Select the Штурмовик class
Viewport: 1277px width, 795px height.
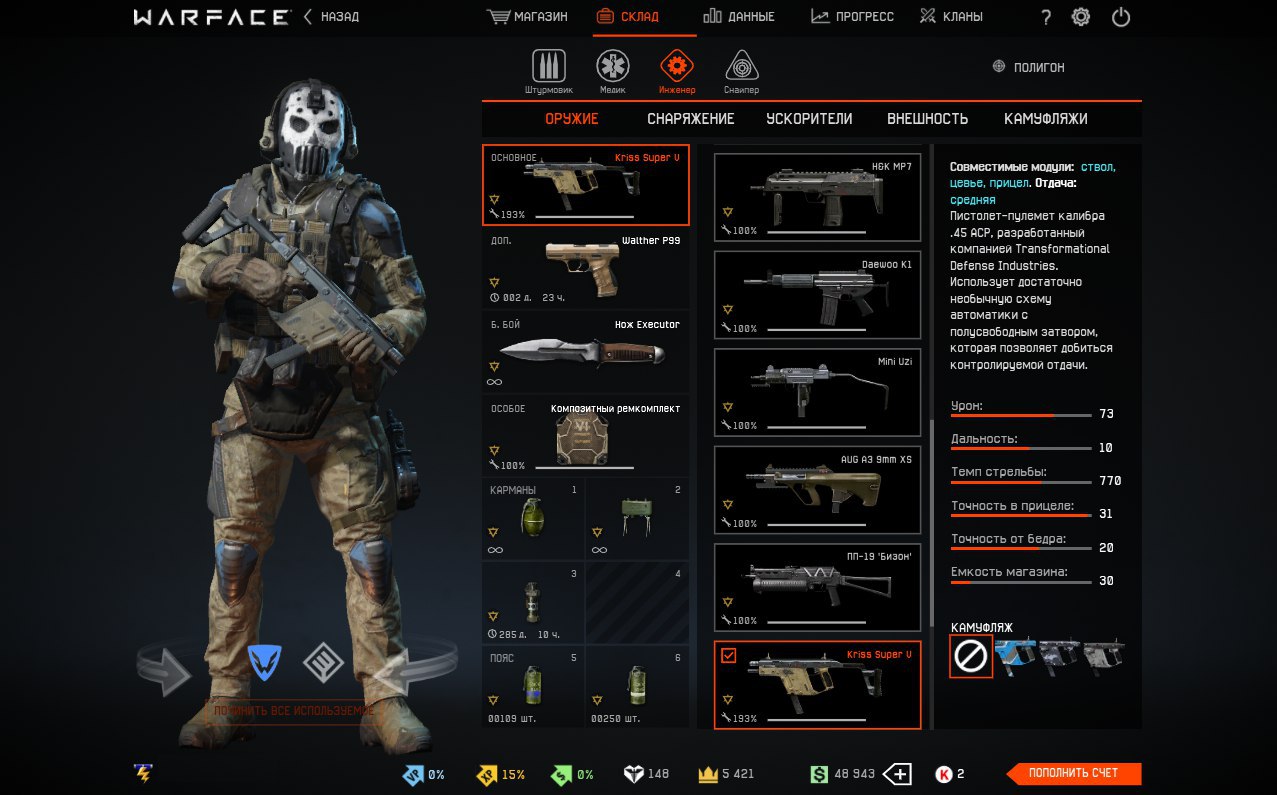point(548,71)
